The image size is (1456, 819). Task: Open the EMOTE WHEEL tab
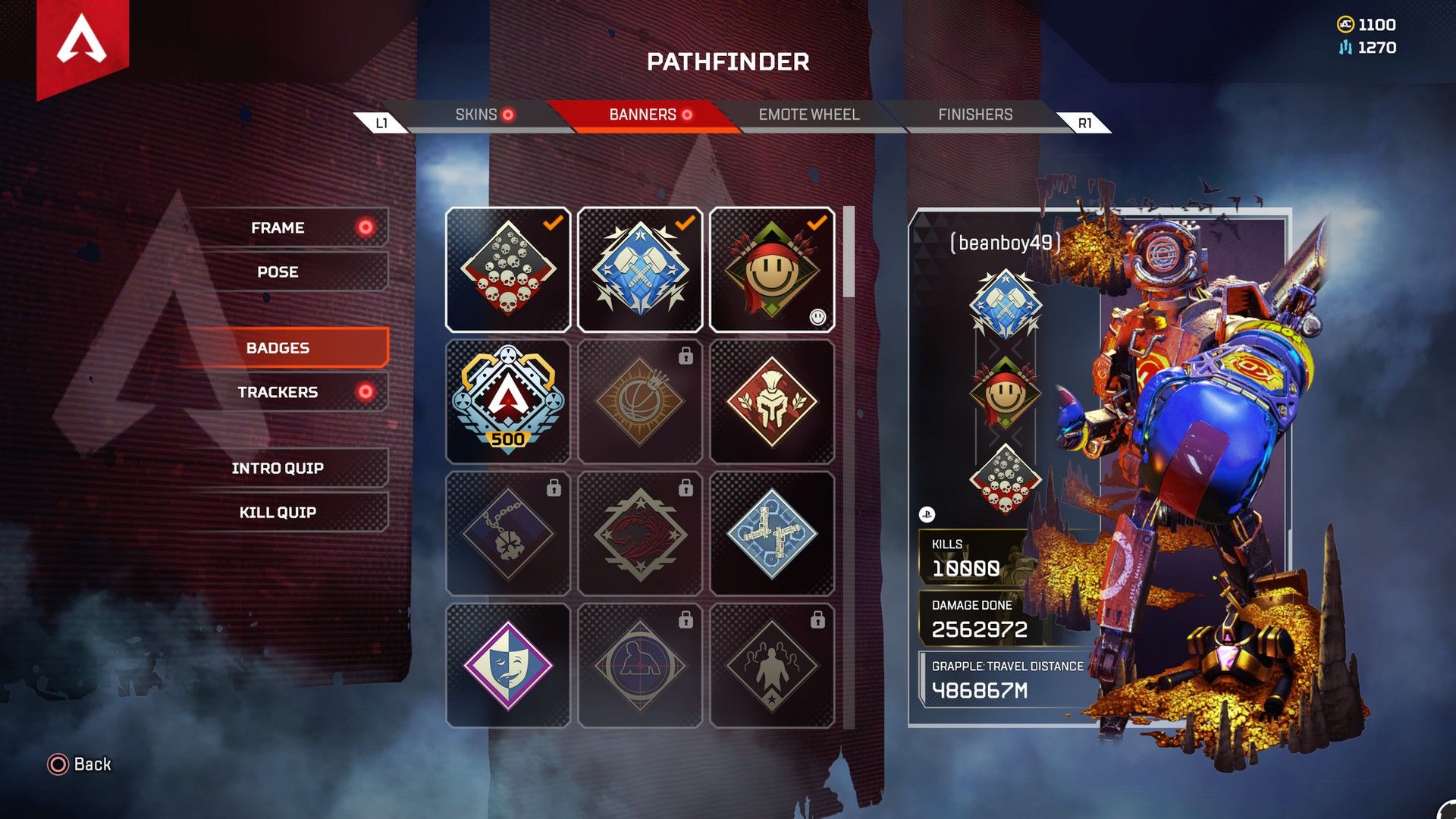point(807,115)
